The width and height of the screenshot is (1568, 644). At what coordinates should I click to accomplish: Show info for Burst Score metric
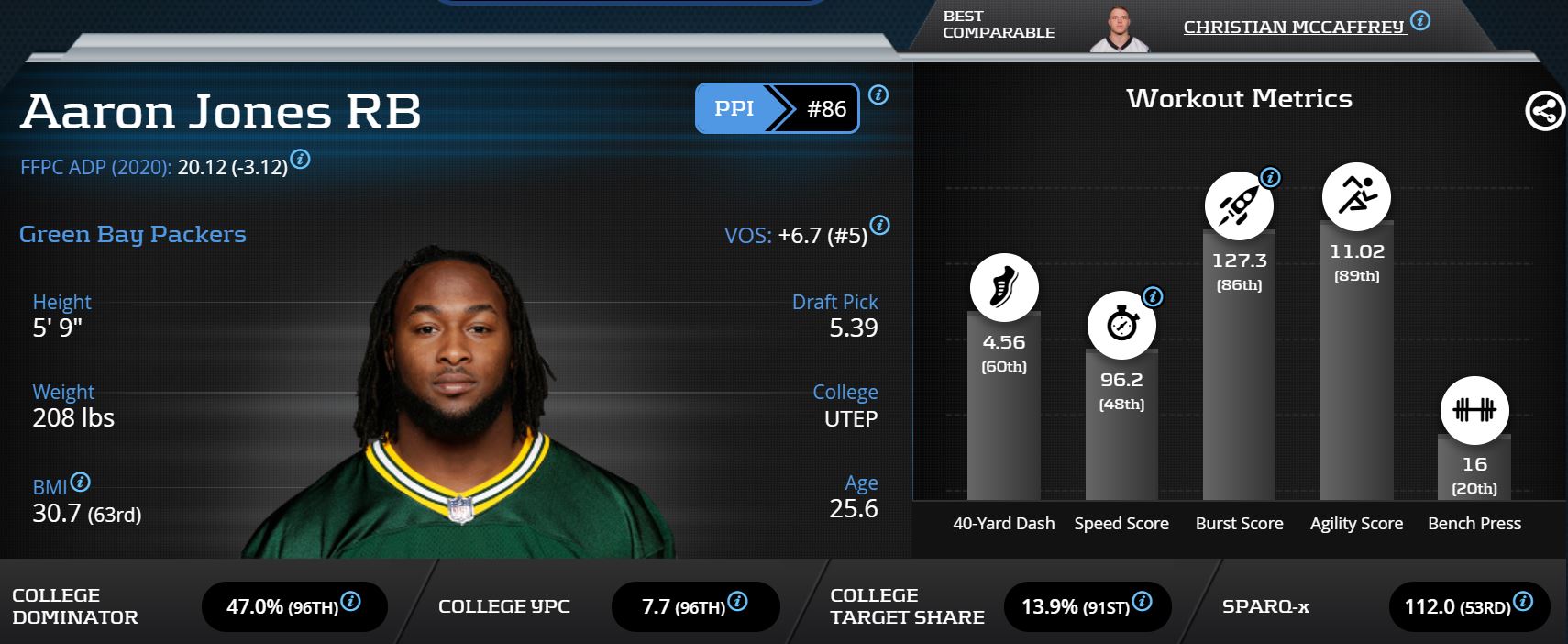point(1270,177)
